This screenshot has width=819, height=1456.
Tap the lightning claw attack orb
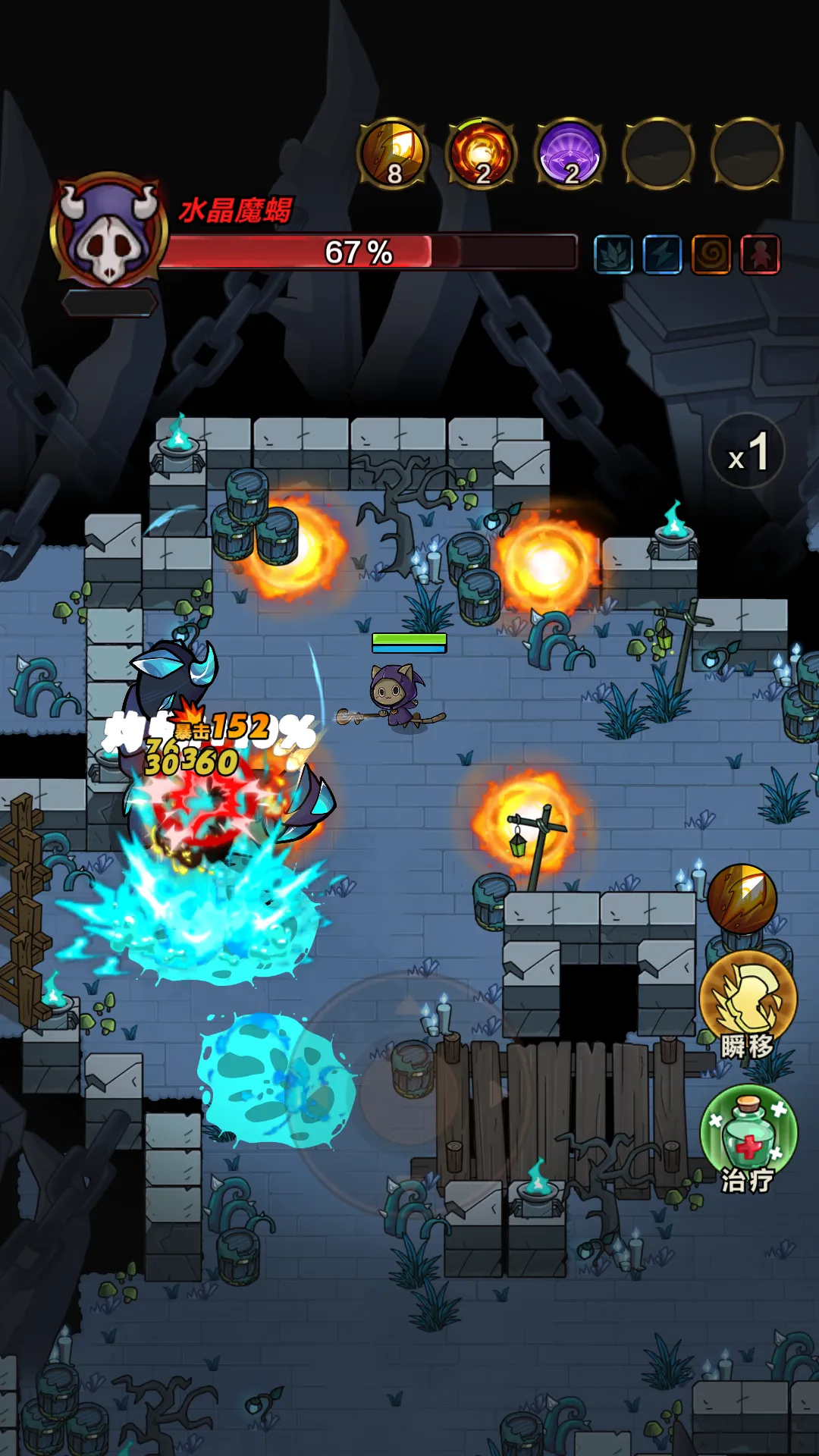click(742, 899)
